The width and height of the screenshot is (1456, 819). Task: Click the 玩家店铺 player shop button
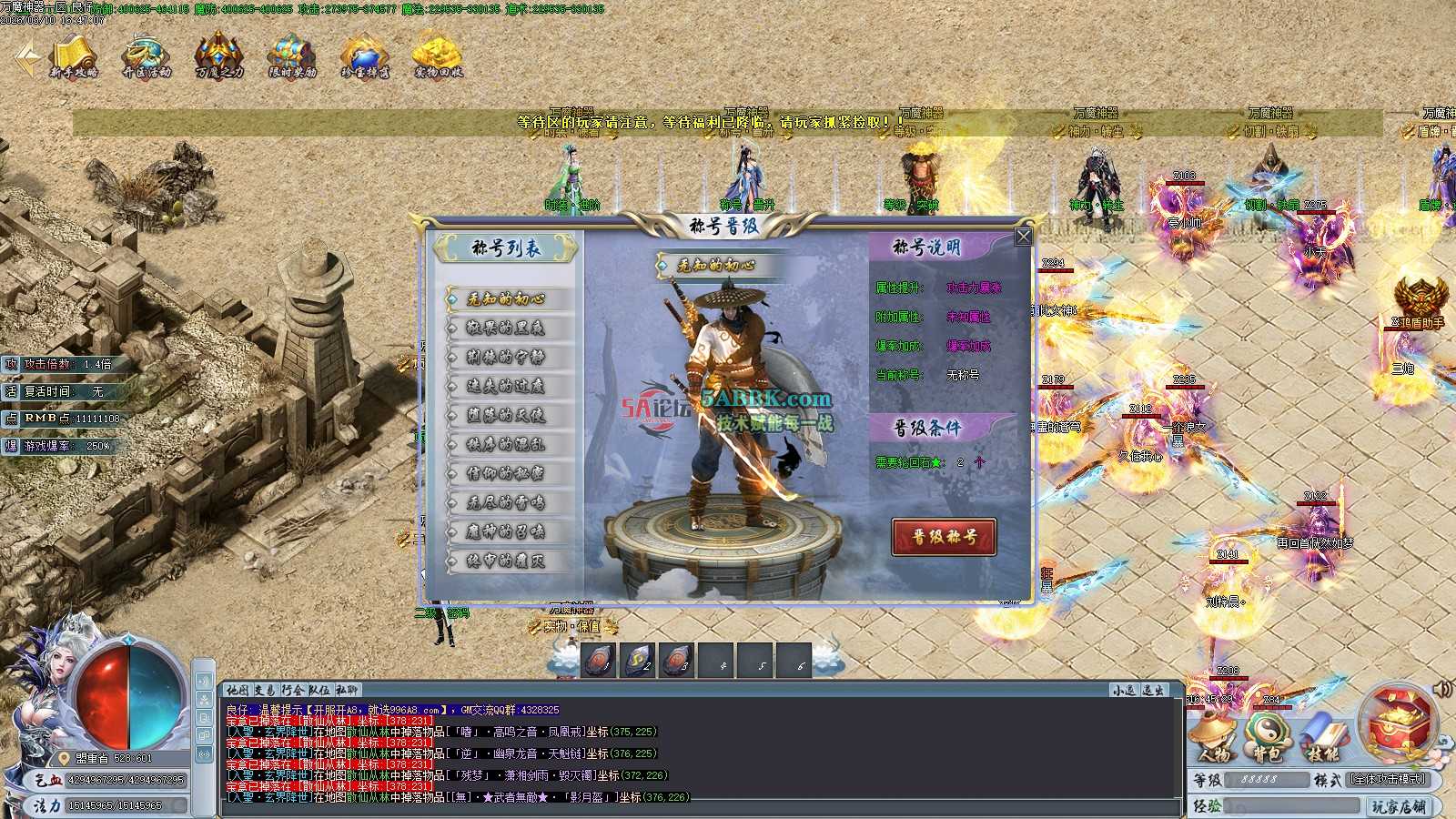pyautogui.click(x=1400, y=806)
